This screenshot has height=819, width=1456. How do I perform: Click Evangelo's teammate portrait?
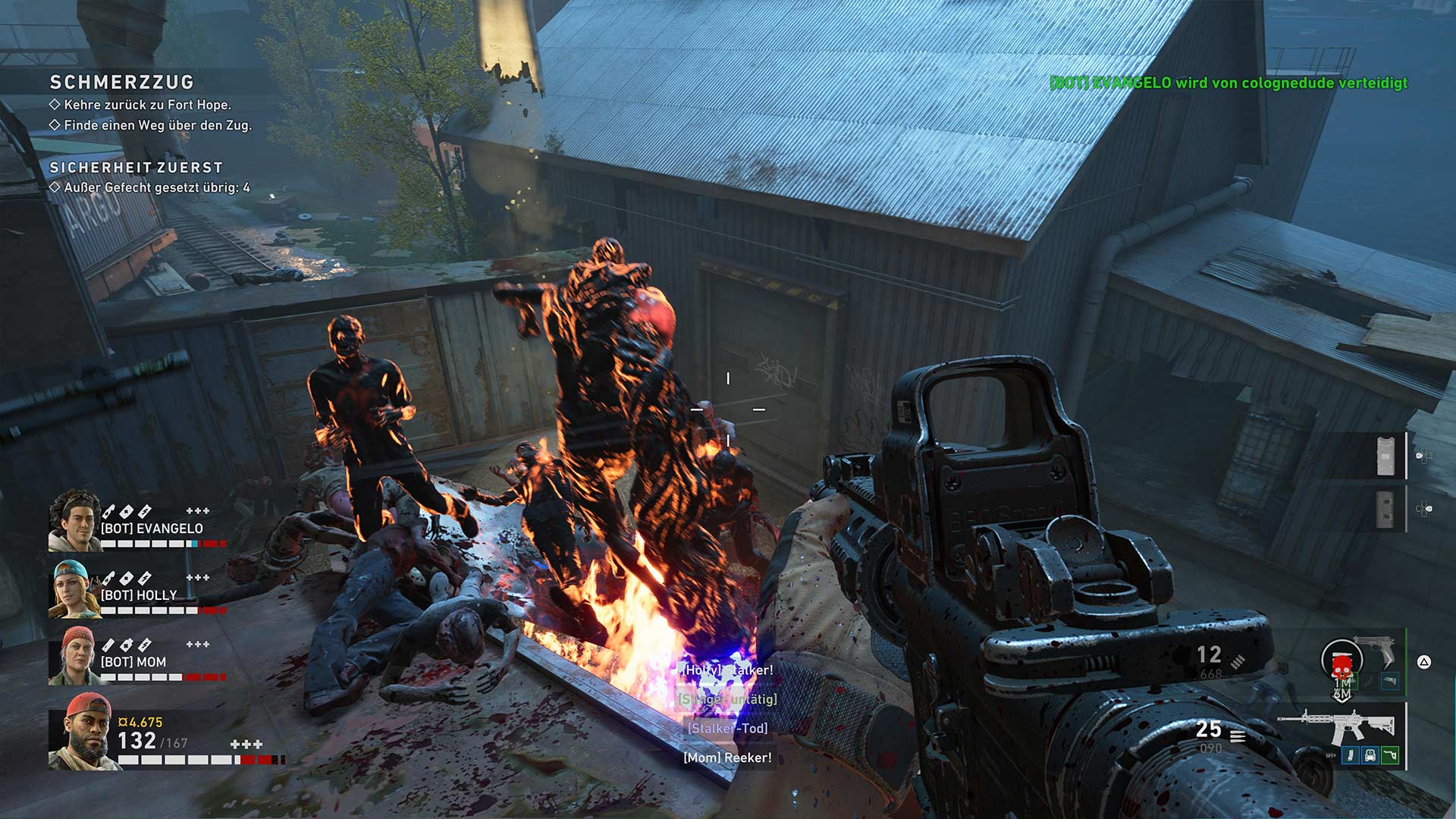pos(74,521)
